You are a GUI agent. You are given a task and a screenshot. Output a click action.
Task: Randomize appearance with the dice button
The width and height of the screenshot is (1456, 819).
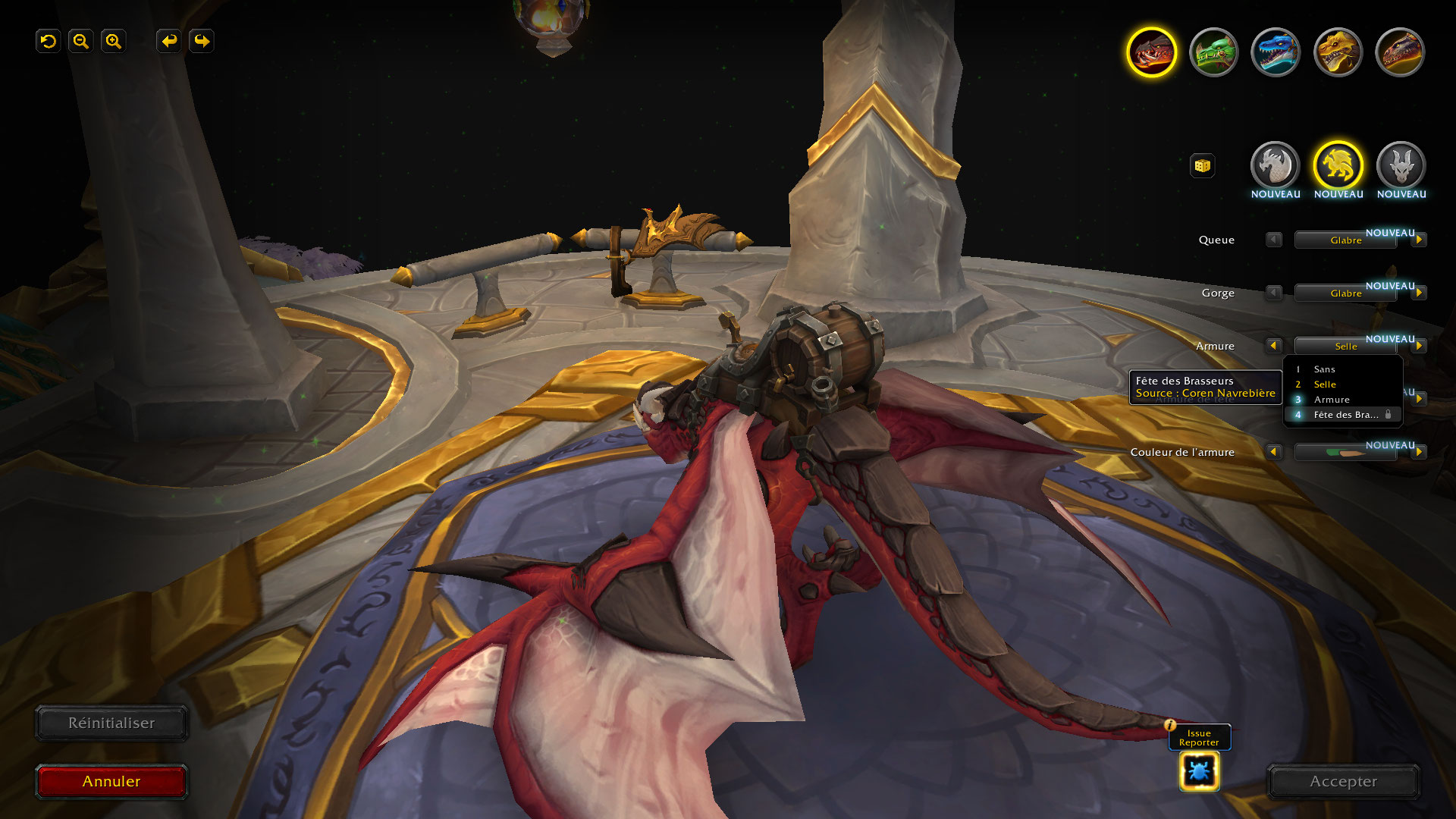1202,165
